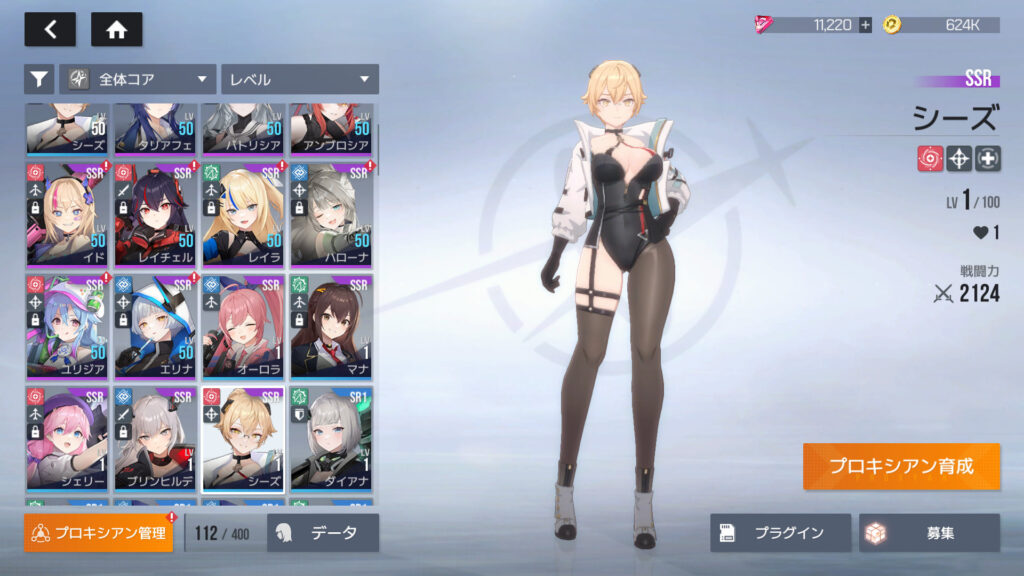Choose the レイチェル character card
Screen dimensions: 1024x576
point(155,214)
